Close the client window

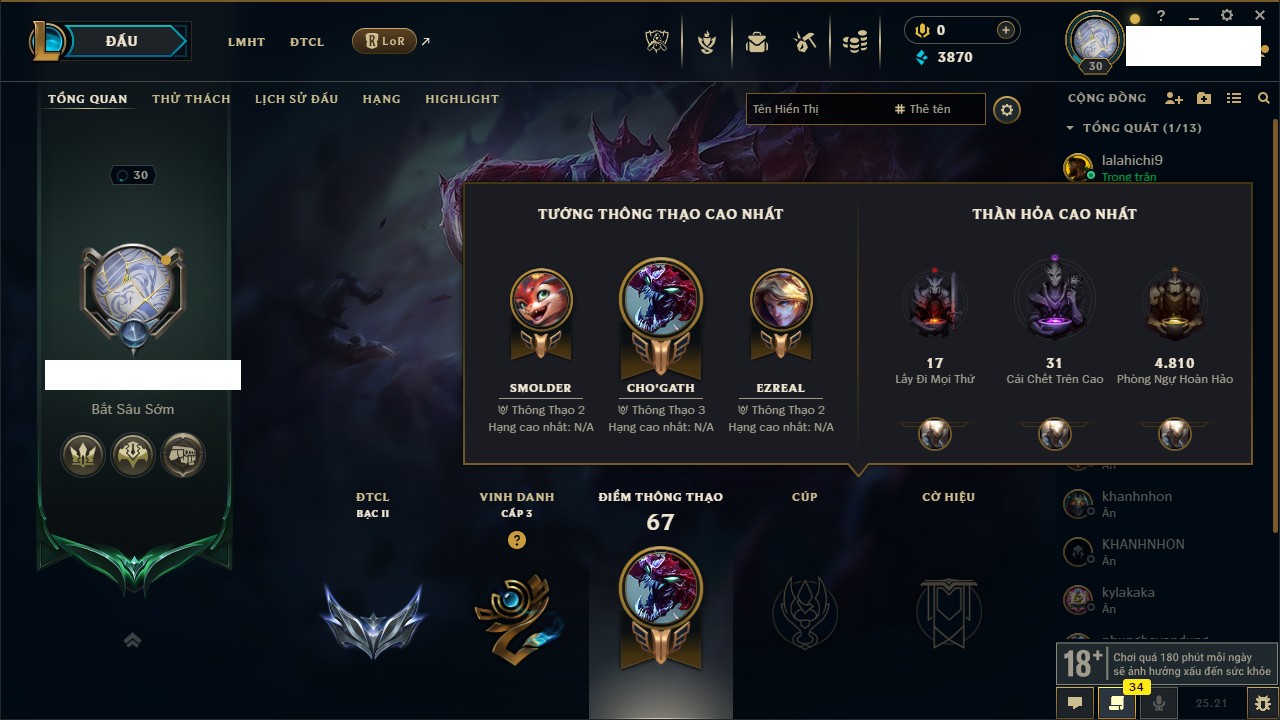click(1256, 16)
